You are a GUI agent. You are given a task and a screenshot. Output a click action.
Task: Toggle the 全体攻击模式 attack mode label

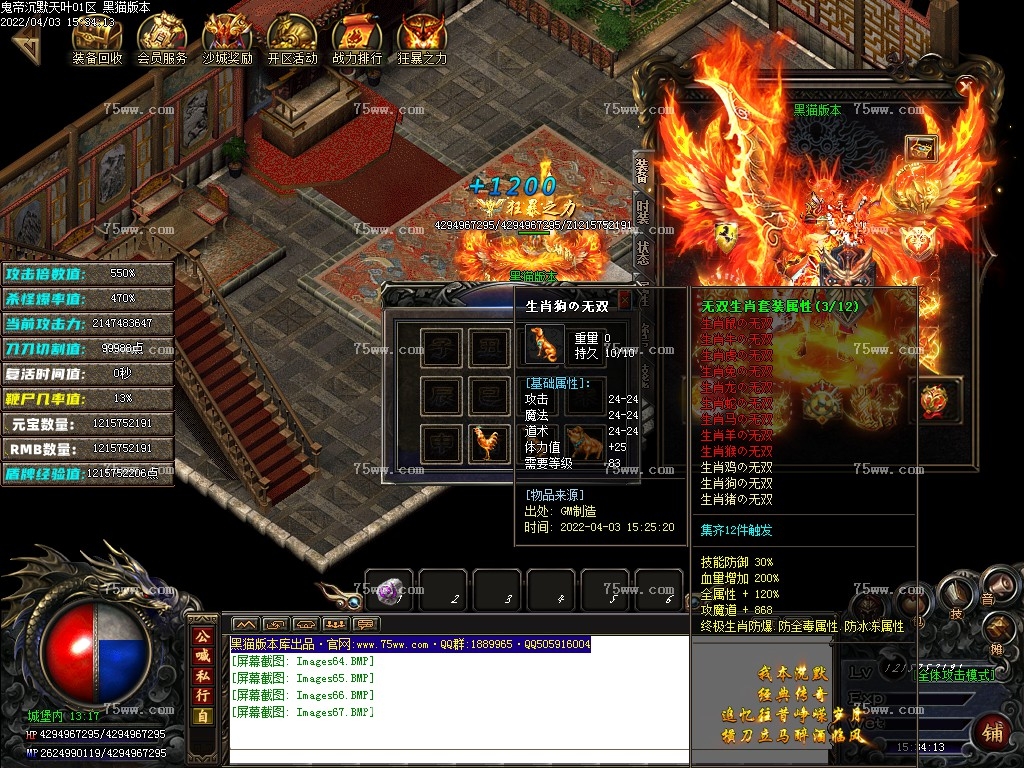coord(957,675)
